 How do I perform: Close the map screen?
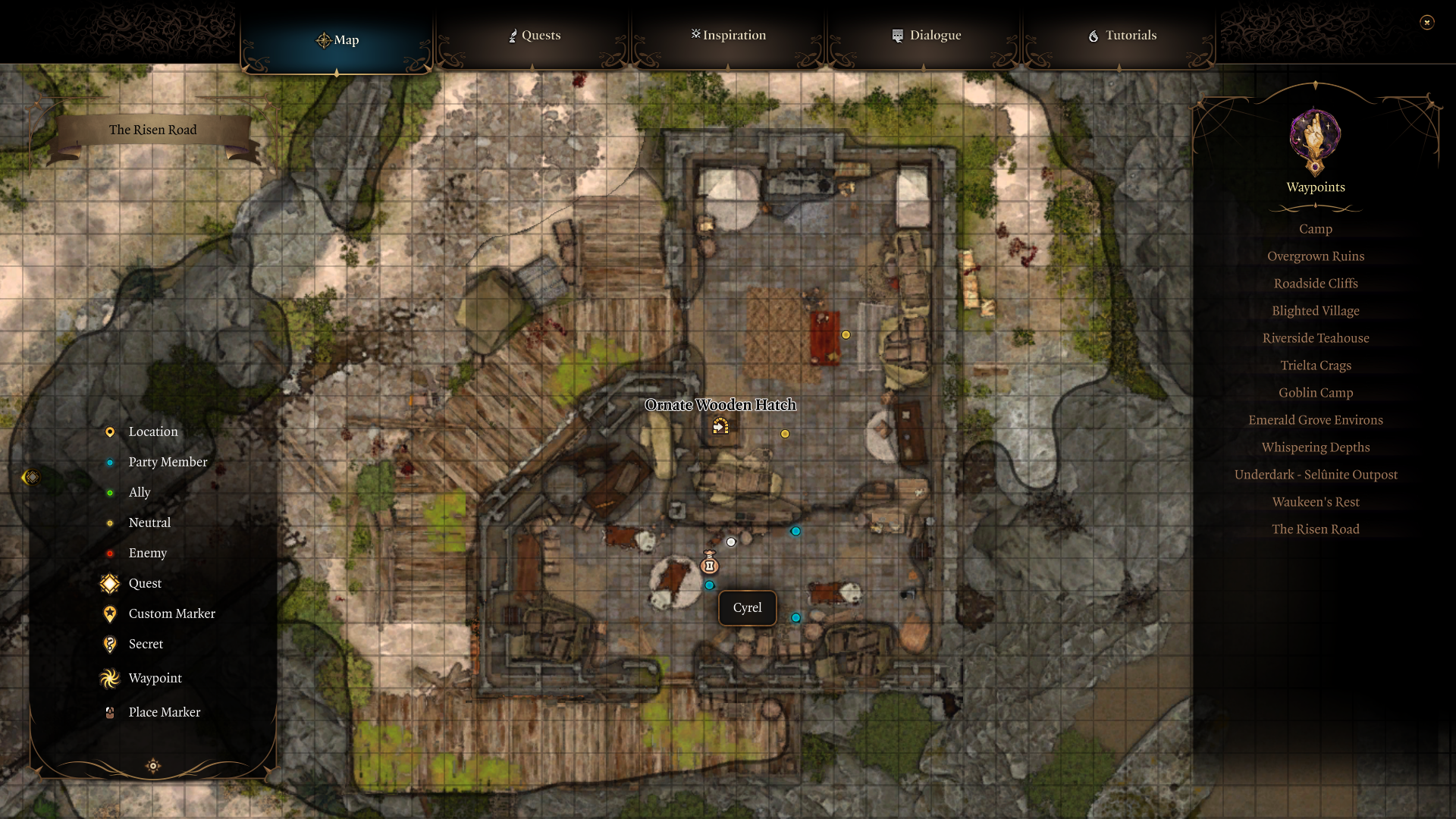tap(1426, 23)
